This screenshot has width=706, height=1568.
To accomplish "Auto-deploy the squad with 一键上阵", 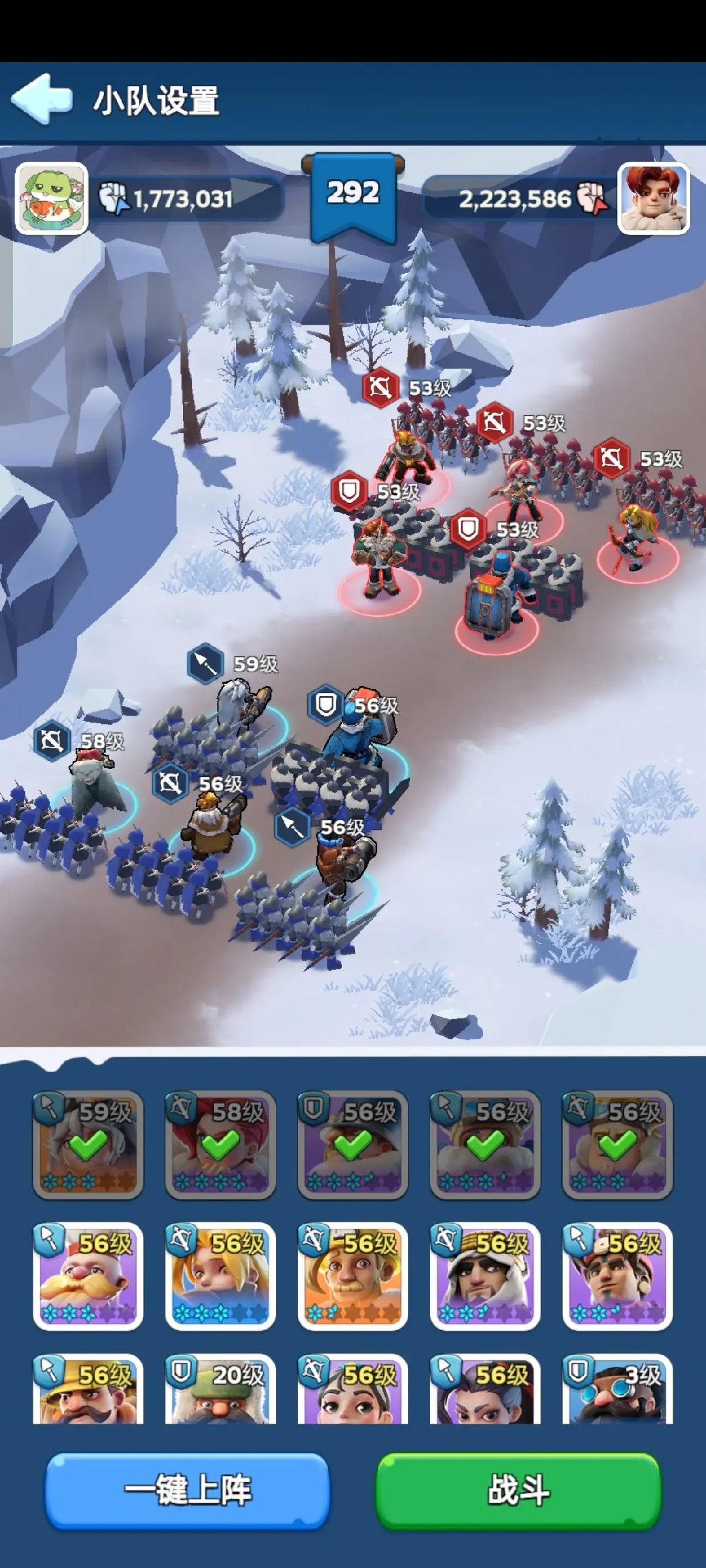I will coord(188,1491).
